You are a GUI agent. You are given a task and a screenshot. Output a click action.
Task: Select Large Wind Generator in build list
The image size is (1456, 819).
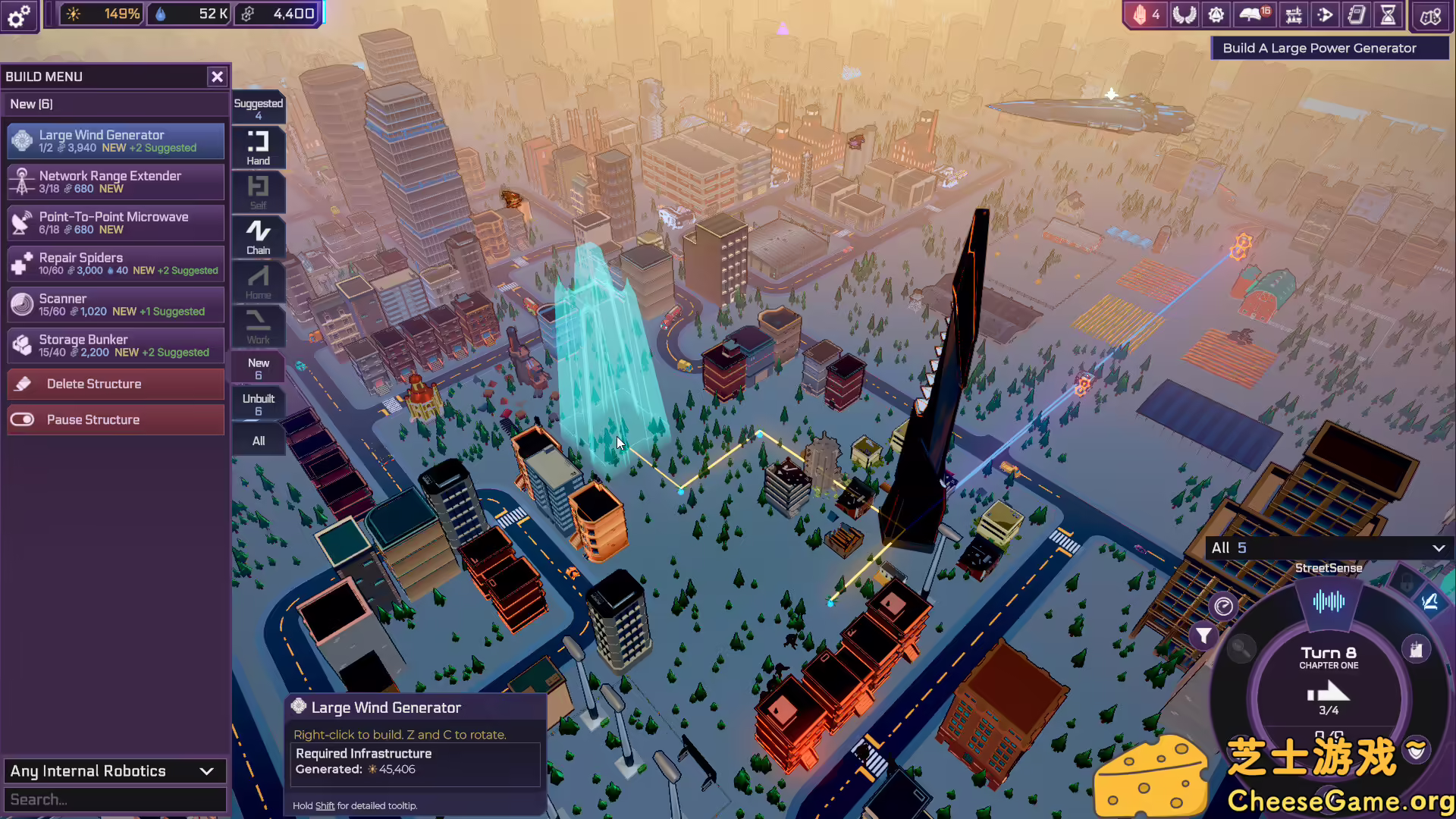click(116, 141)
